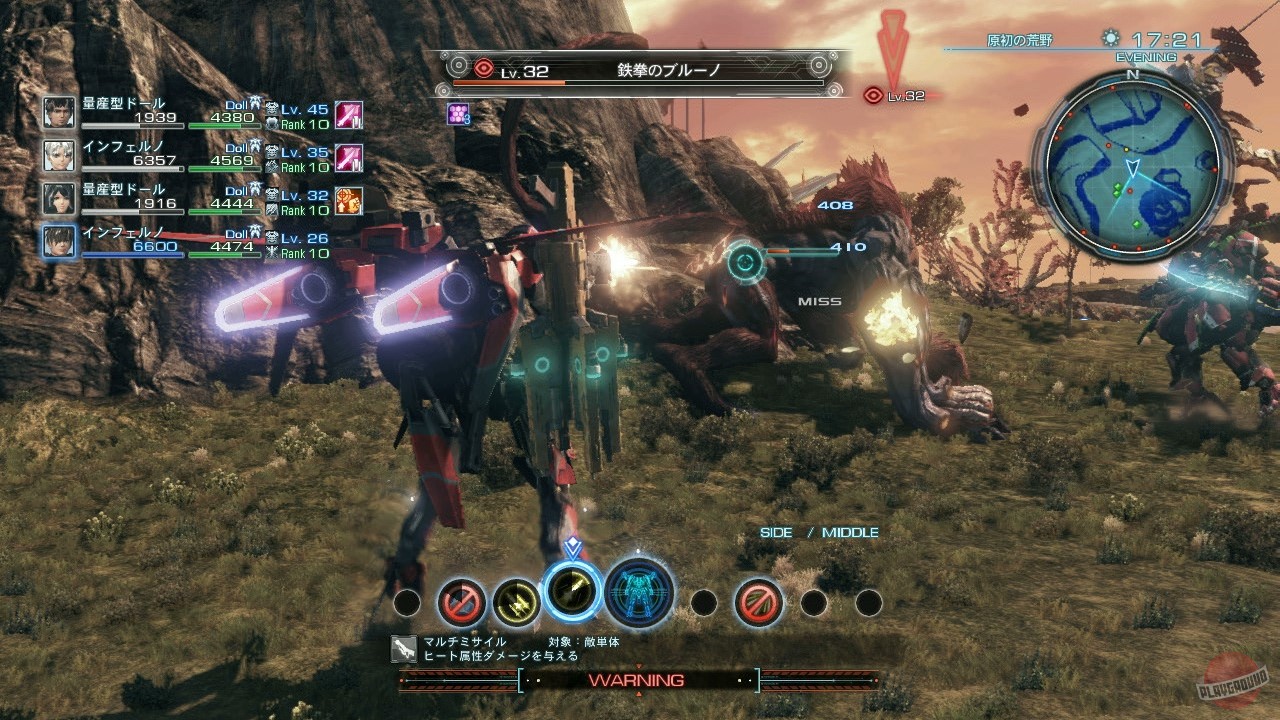Click the red disabled art icon on the right
This screenshot has width=1280, height=720.
pos(757,600)
